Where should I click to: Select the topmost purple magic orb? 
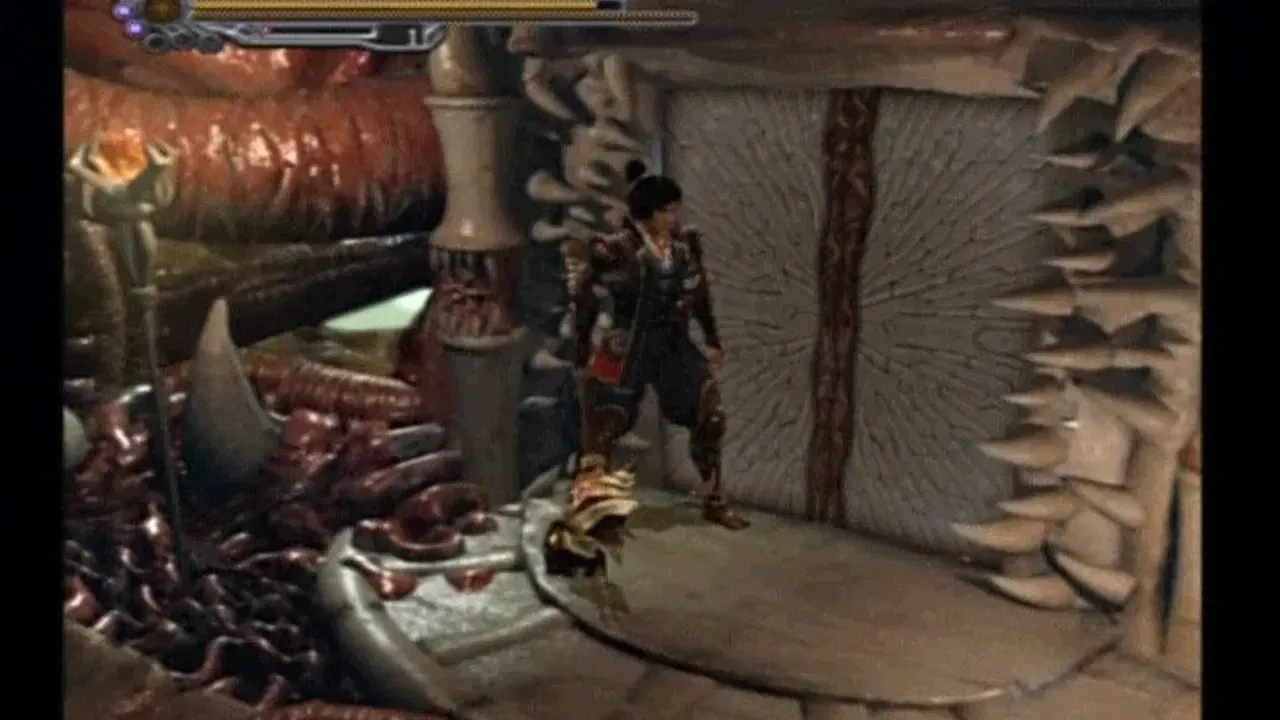coord(122,10)
